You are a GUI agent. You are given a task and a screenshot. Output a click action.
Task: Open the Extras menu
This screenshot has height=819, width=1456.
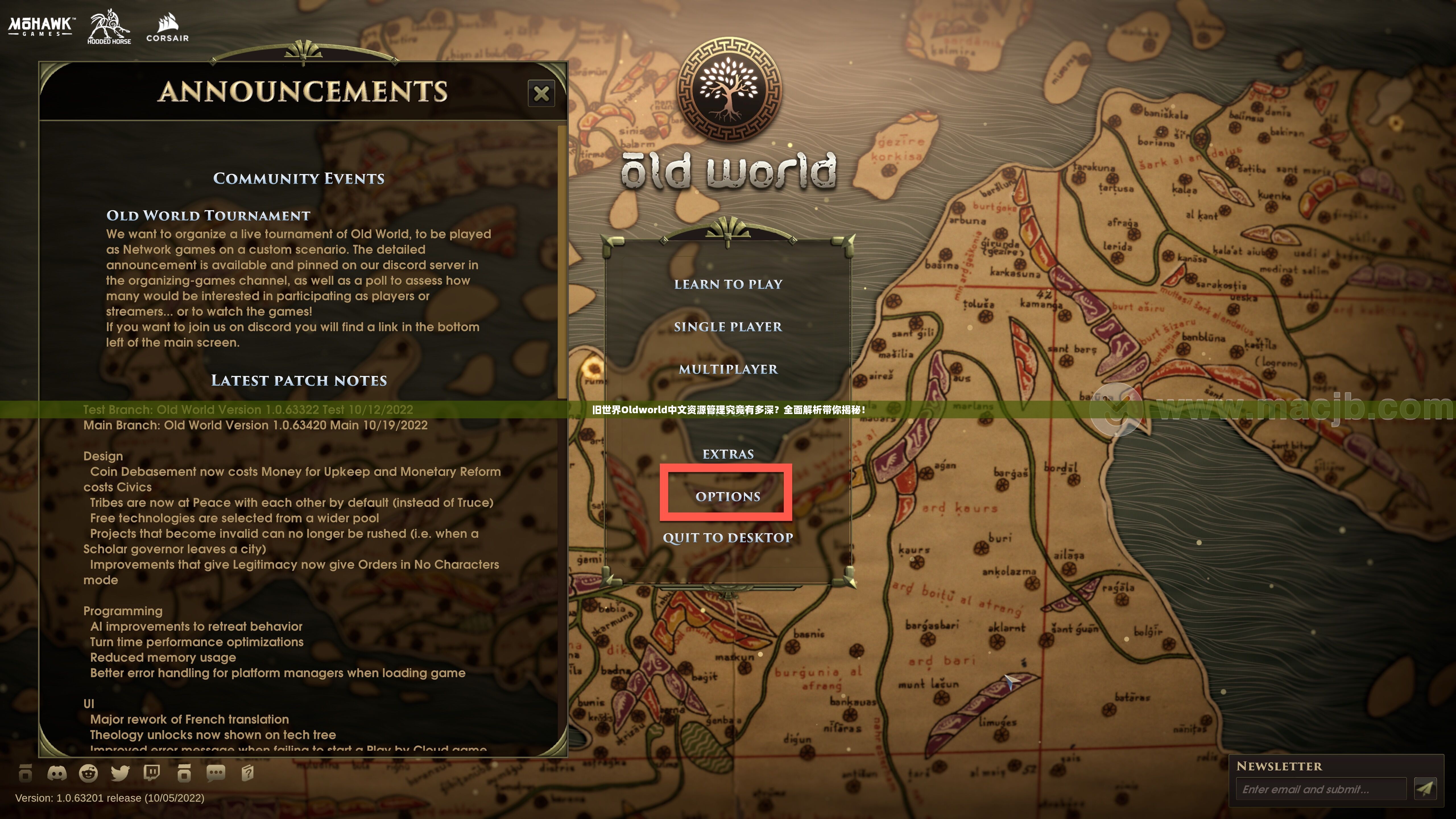(x=728, y=454)
